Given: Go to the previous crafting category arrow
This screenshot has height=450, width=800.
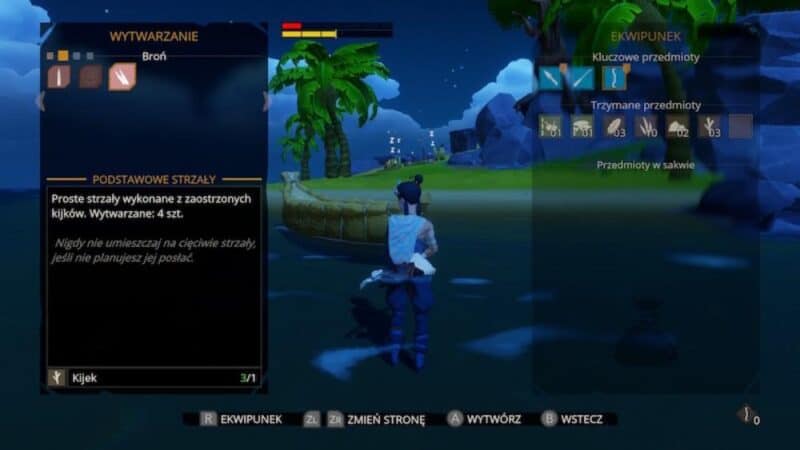Looking at the screenshot, I should (x=41, y=100).
